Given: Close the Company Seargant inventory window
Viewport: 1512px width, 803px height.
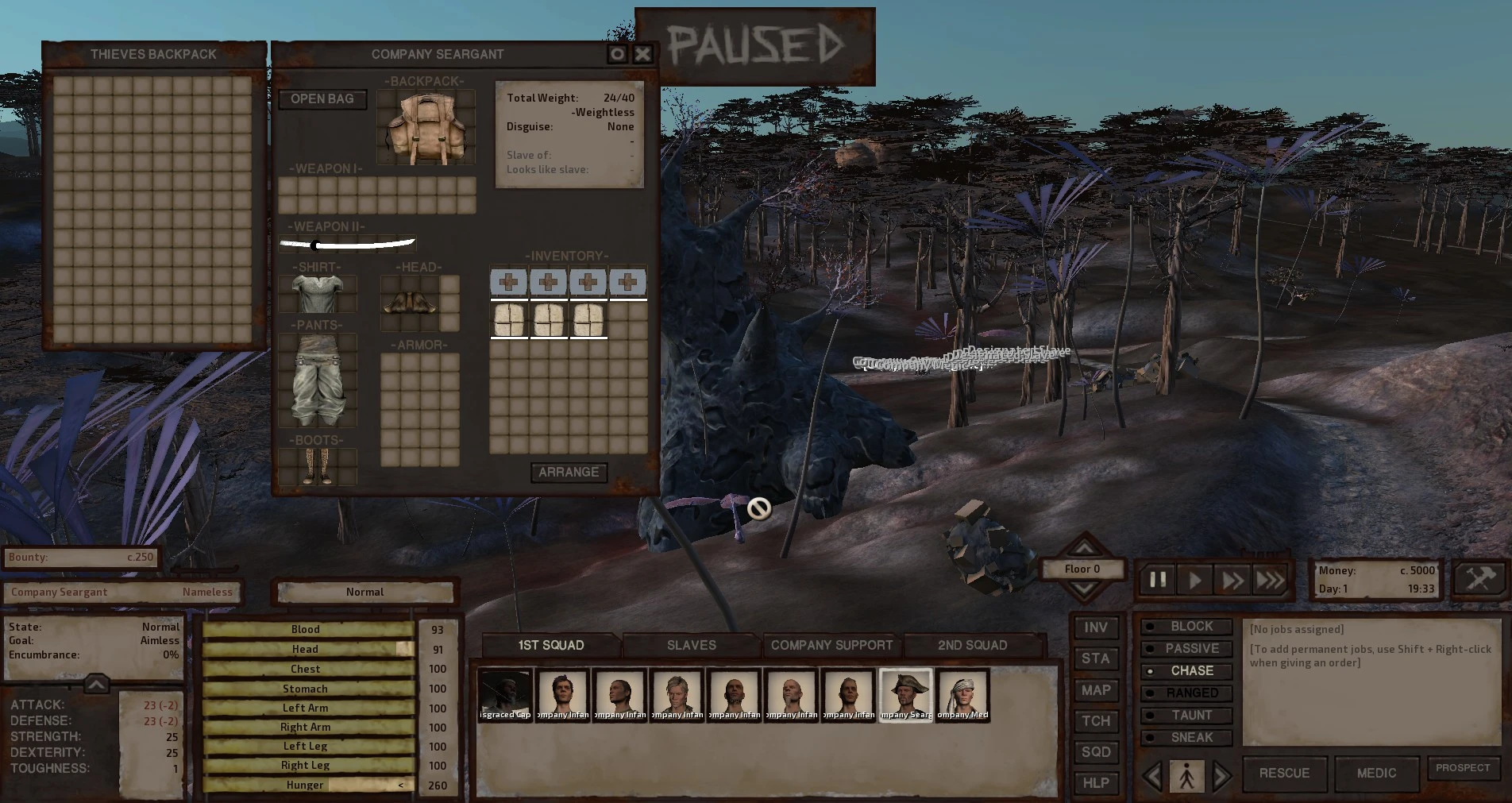Looking at the screenshot, I should 642,54.
